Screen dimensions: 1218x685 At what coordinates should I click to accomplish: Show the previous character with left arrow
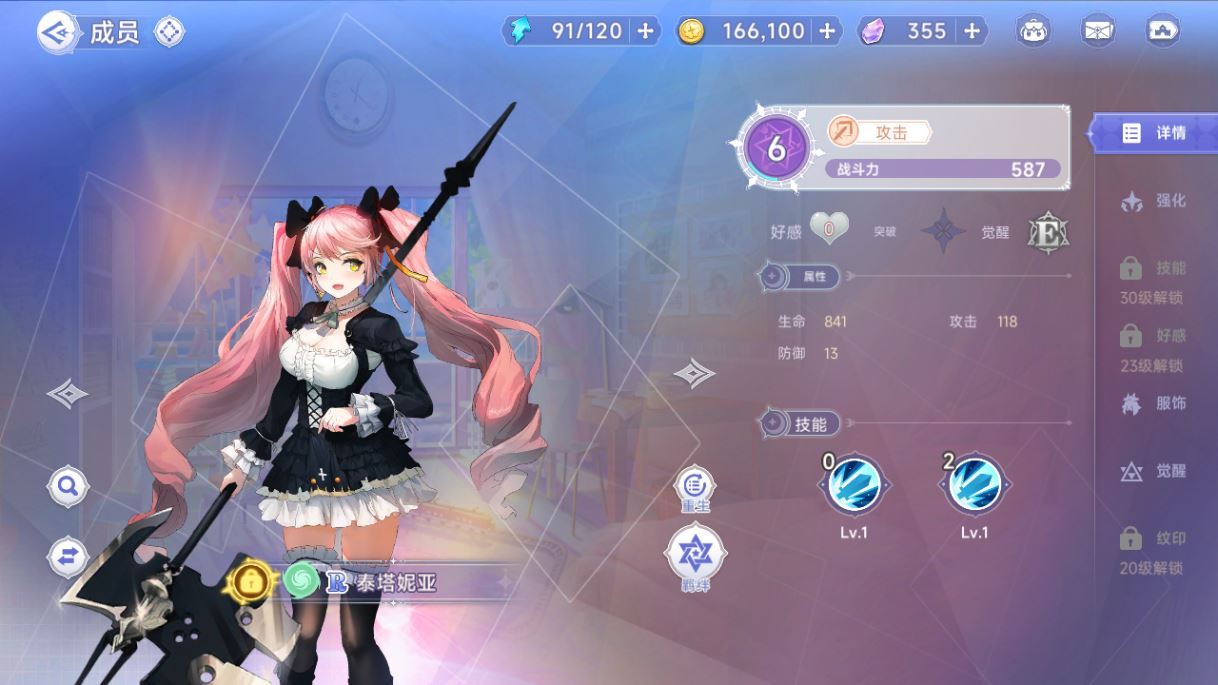click(67, 393)
